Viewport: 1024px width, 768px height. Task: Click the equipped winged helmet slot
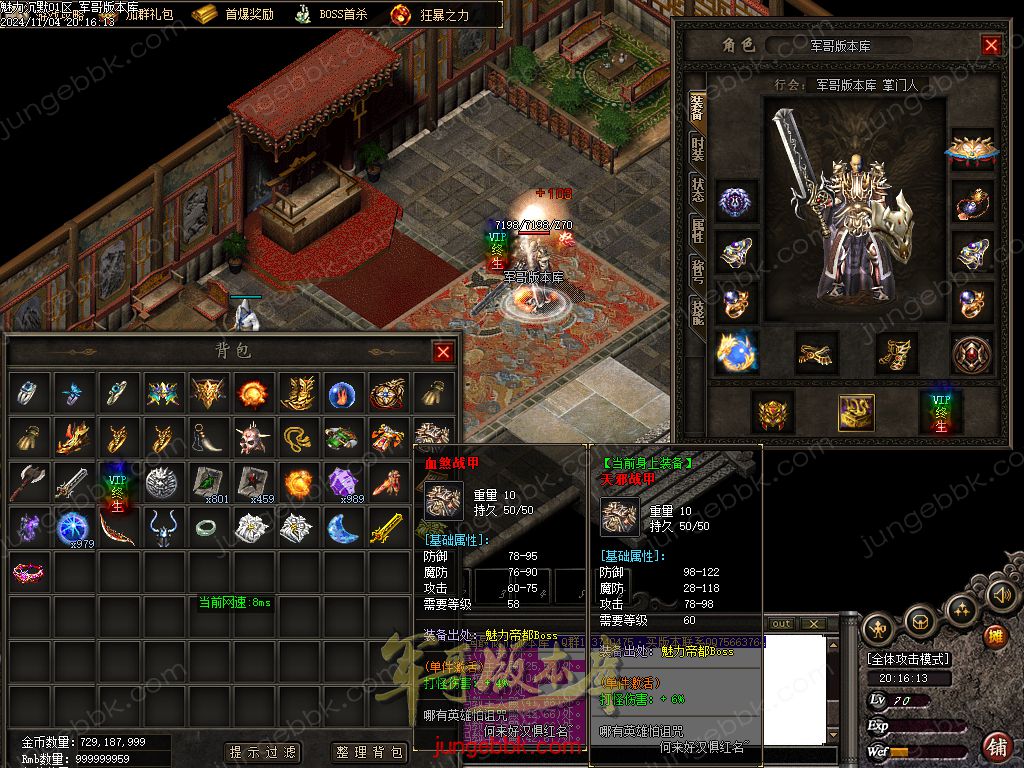click(x=970, y=148)
